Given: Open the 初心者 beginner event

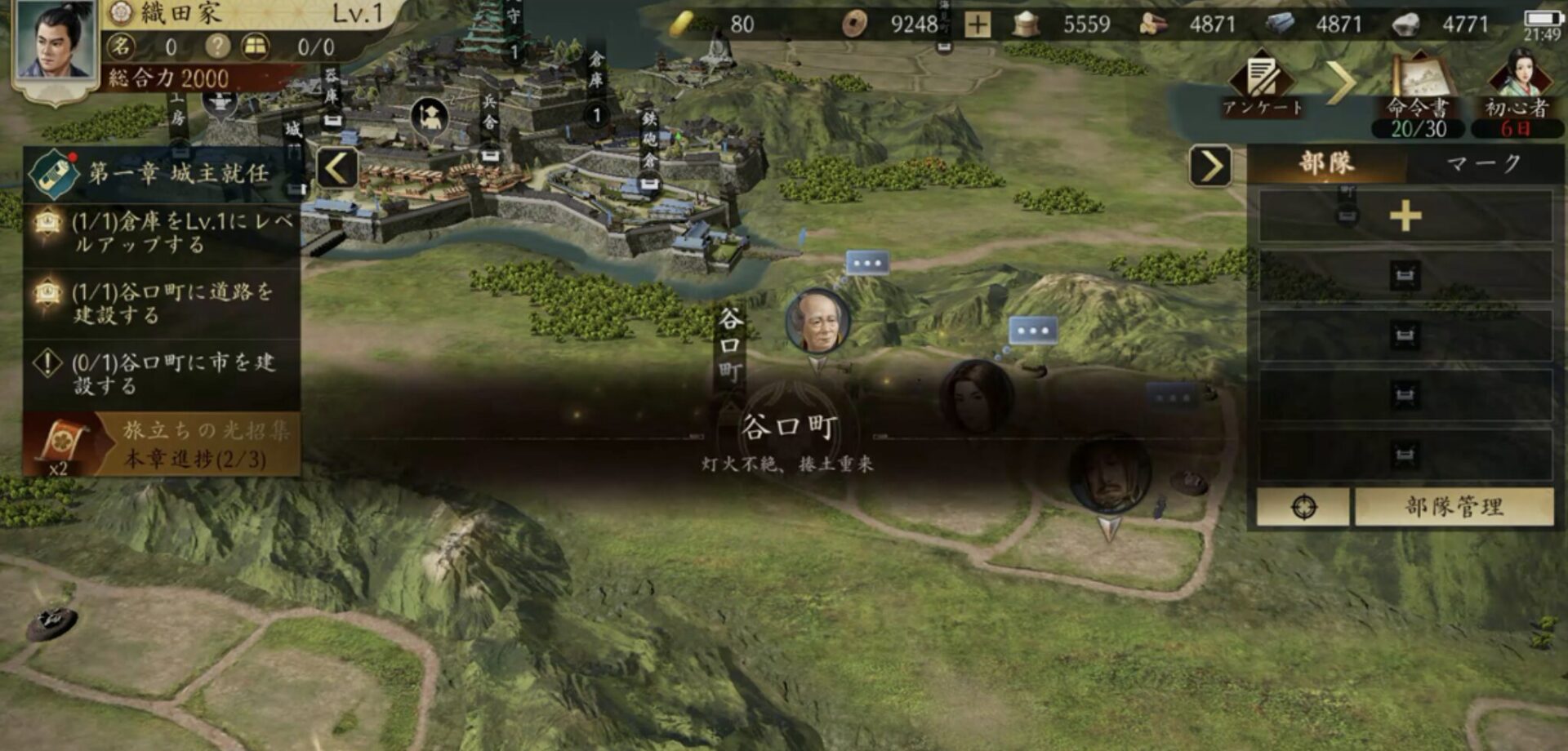Looking at the screenshot, I should pyautogui.click(x=1517, y=90).
